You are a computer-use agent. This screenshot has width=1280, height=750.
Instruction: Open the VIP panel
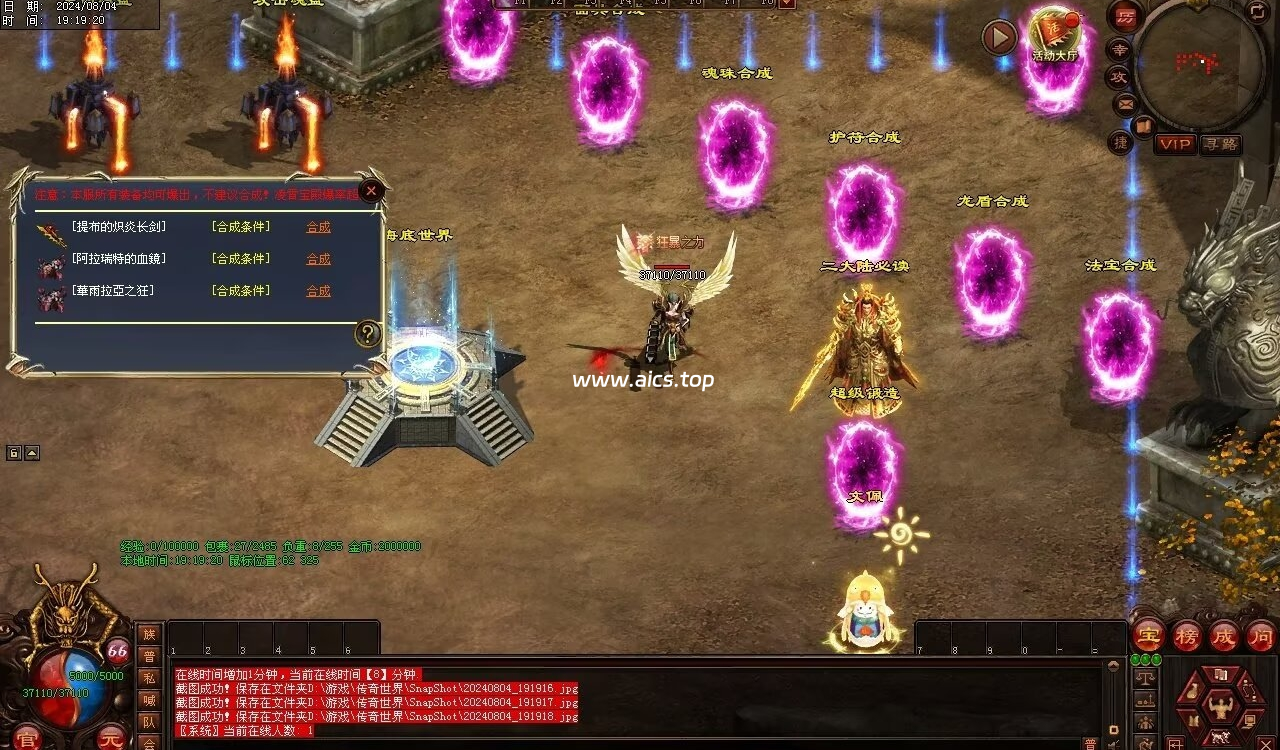point(1175,144)
